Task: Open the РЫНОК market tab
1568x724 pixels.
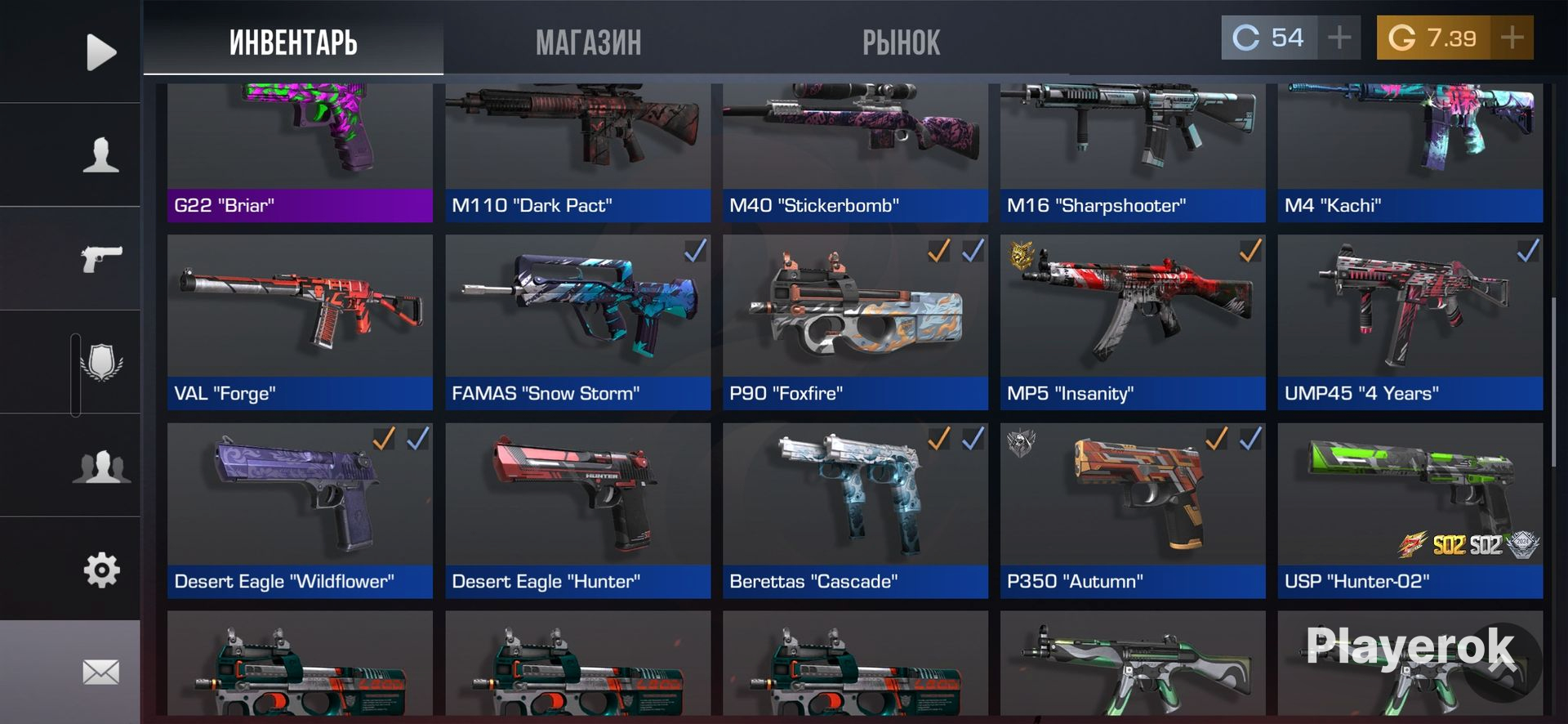Action: (901, 42)
